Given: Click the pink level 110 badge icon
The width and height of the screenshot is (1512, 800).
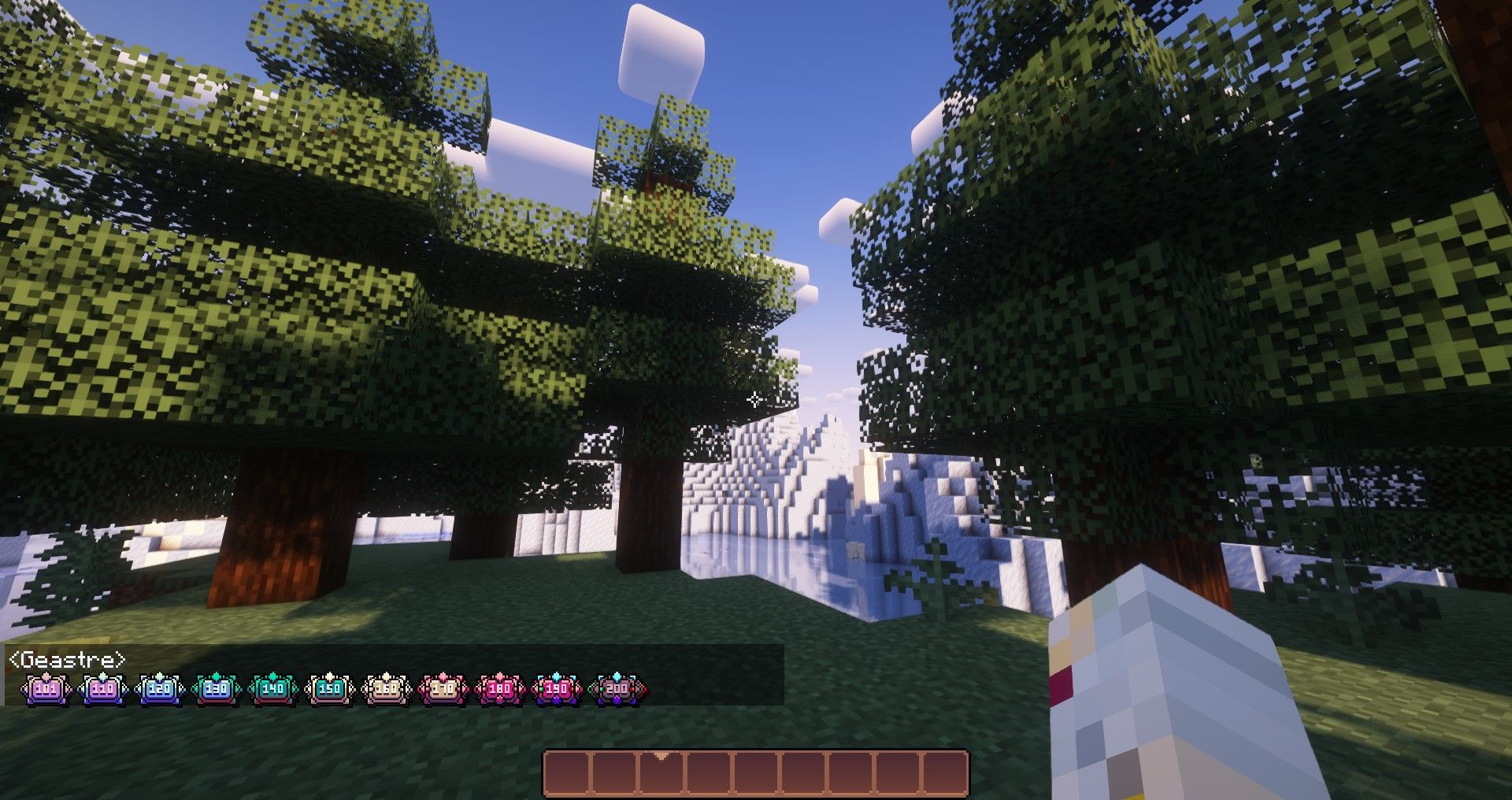Looking at the screenshot, I should pyautogui.click(x=102, y=688).
